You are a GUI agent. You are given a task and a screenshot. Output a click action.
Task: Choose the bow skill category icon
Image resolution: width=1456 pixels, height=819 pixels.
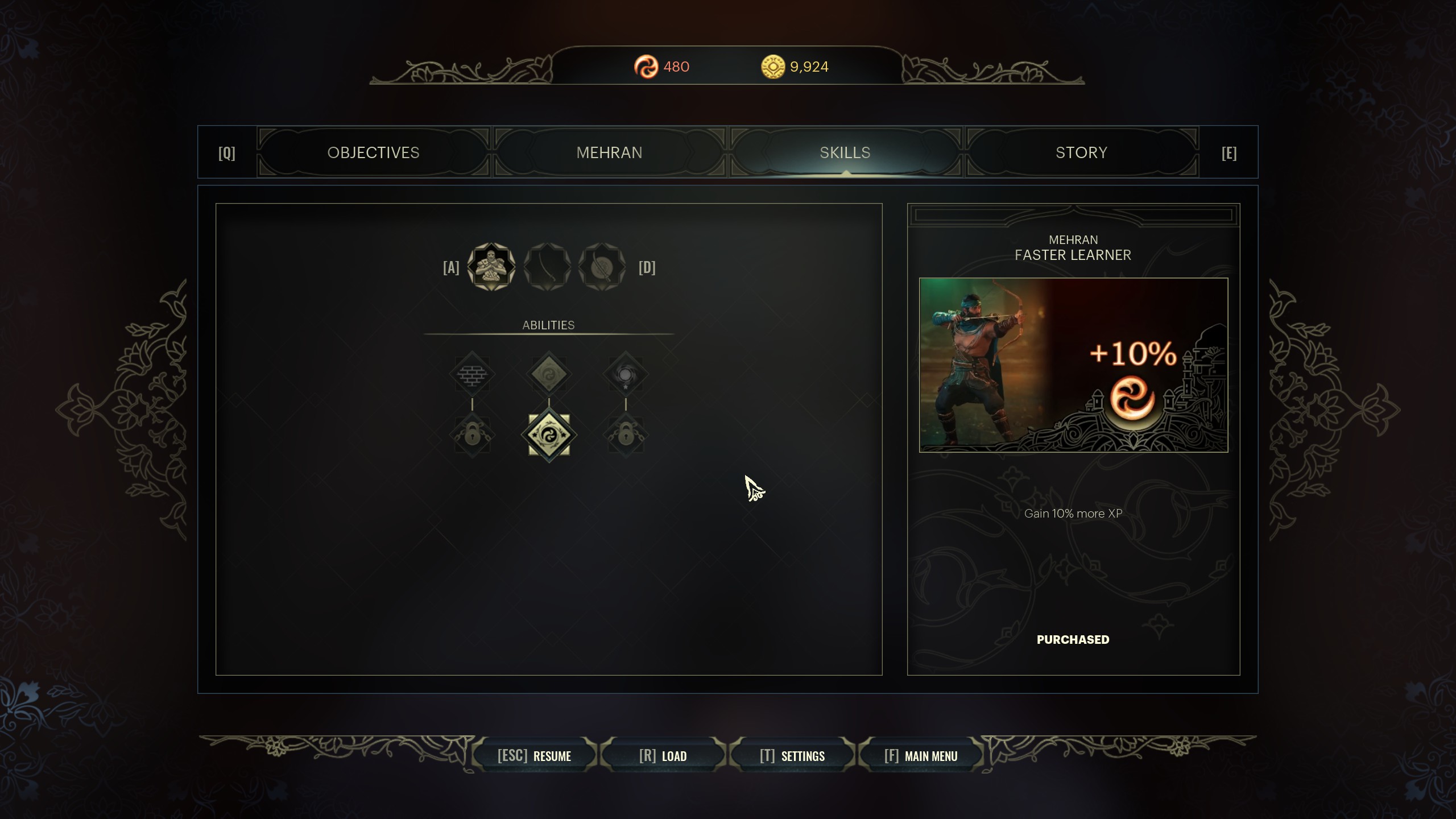pos(547,267)
